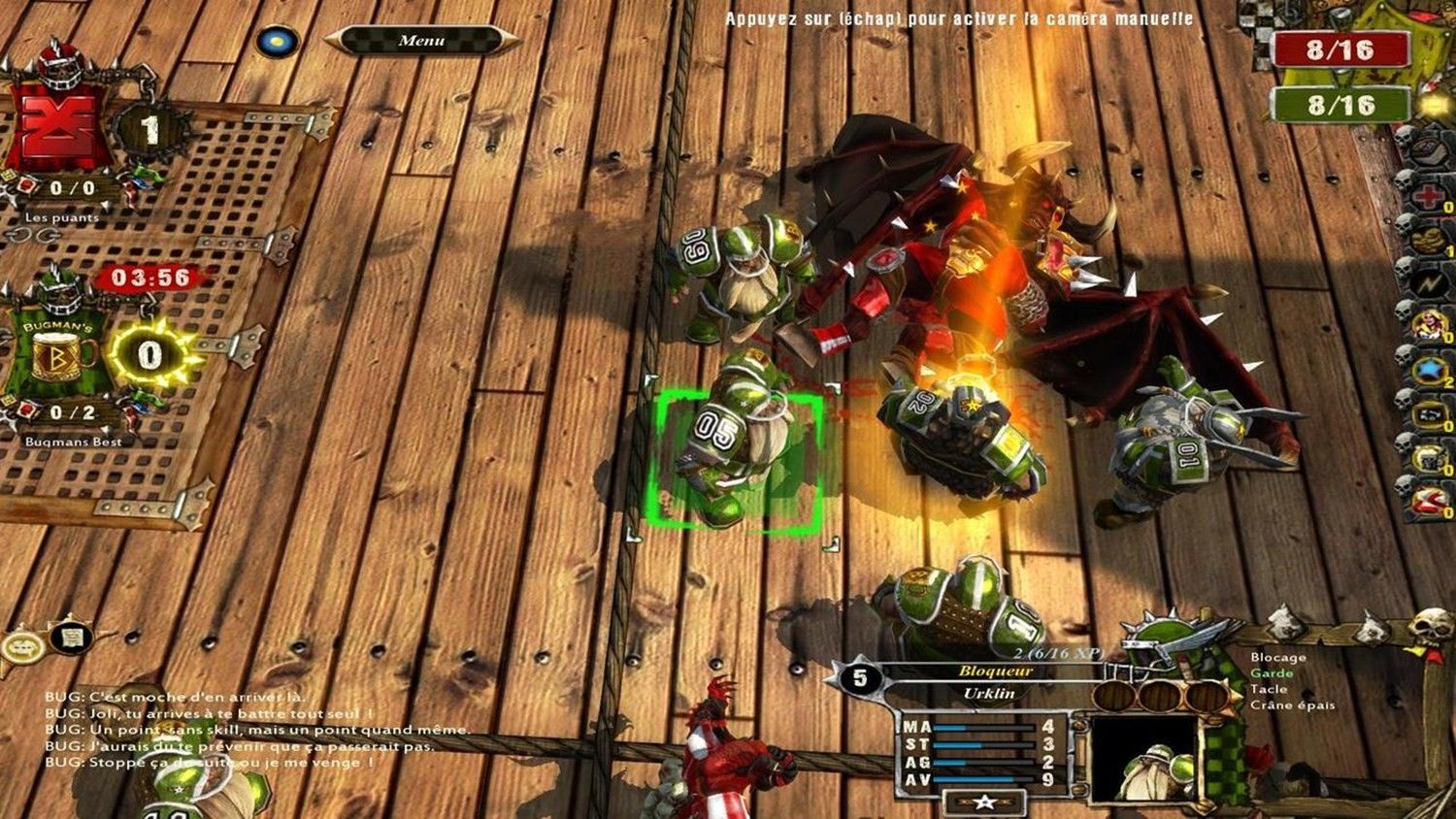The height and width of the screenshot is (819, 1456).
Task: Select the Blocage skill entry
Action: (x=1277, y=658)
